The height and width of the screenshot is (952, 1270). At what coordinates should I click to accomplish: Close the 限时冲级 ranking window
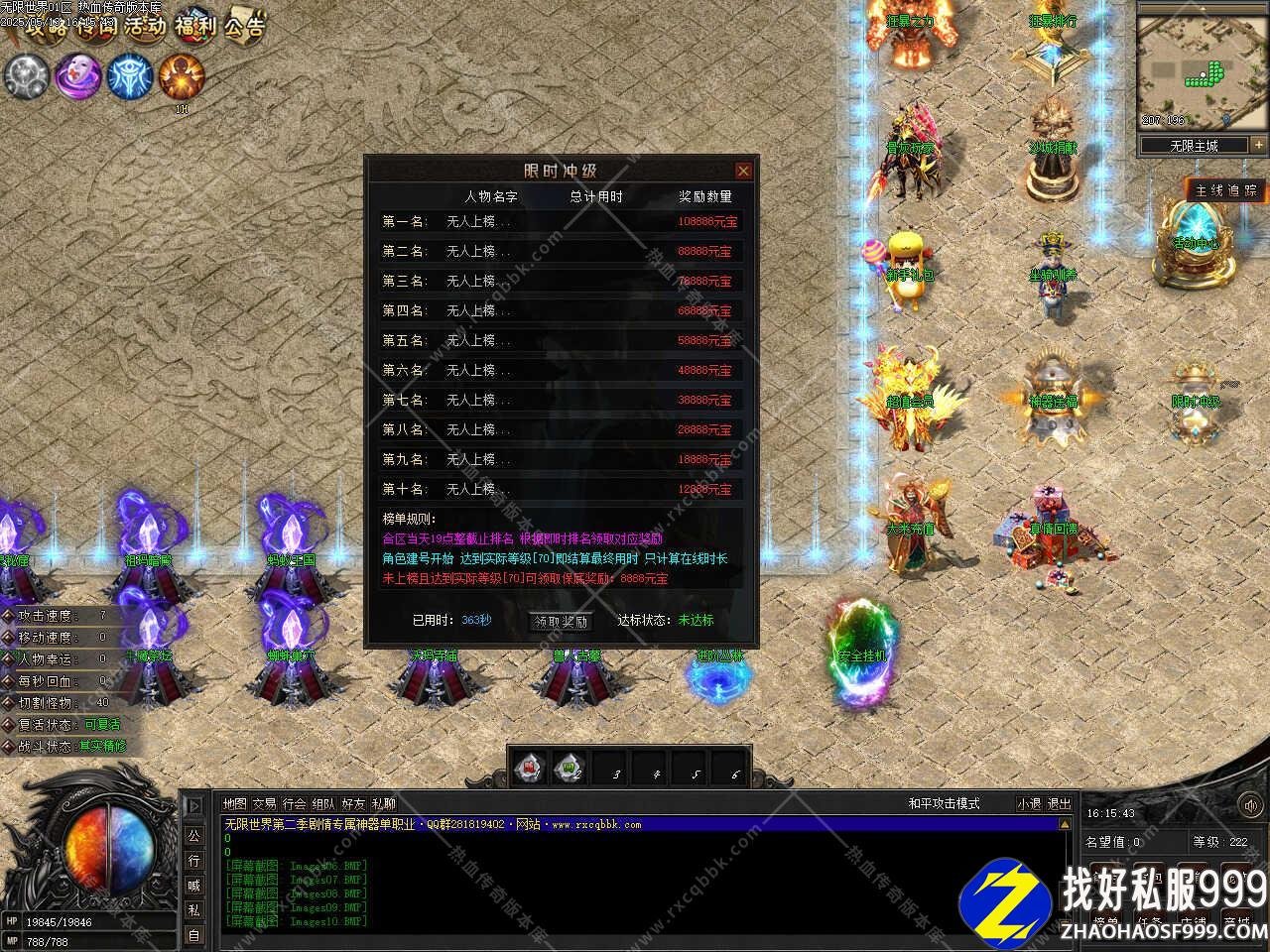(742, 171)
